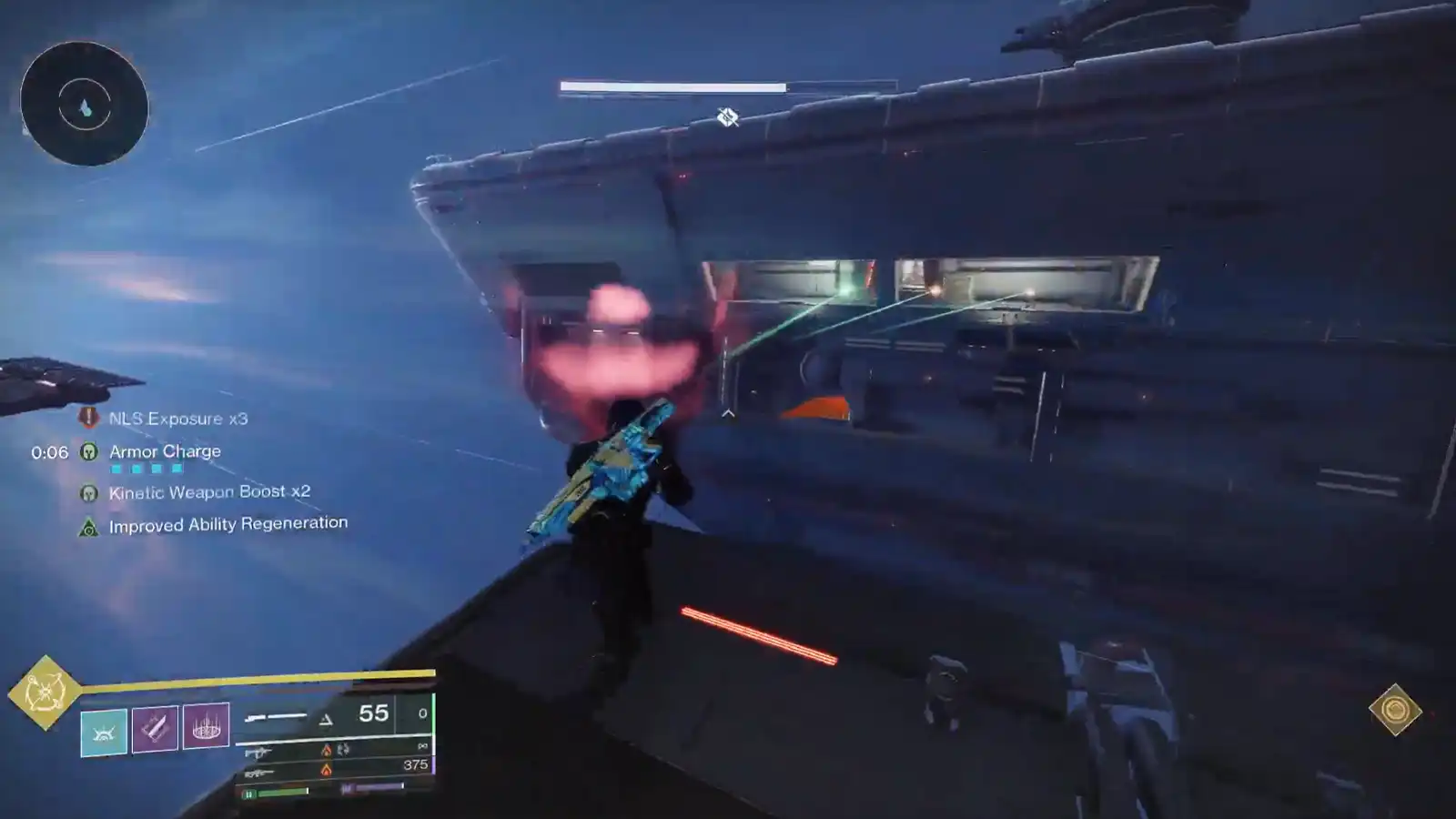1456x819 pixels.
Task: Select the class ability rift icon
Action: tap(104, 731)
